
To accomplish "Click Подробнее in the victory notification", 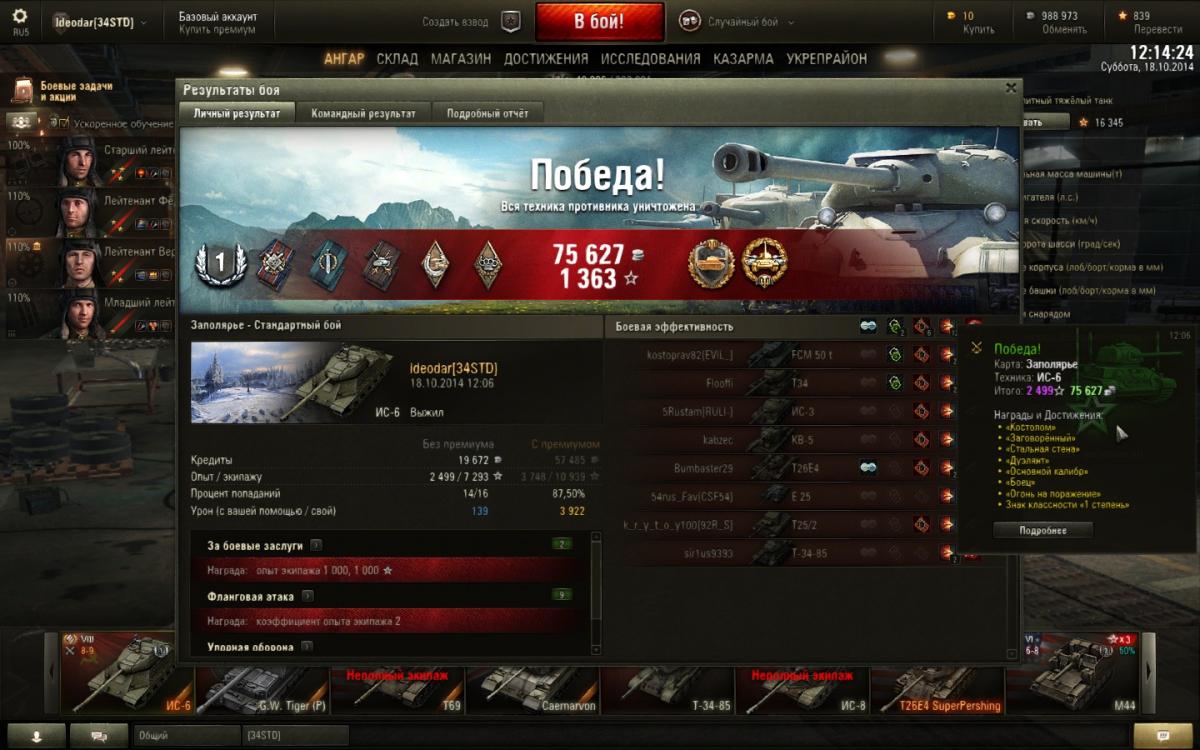I will tap(1042, 530).
